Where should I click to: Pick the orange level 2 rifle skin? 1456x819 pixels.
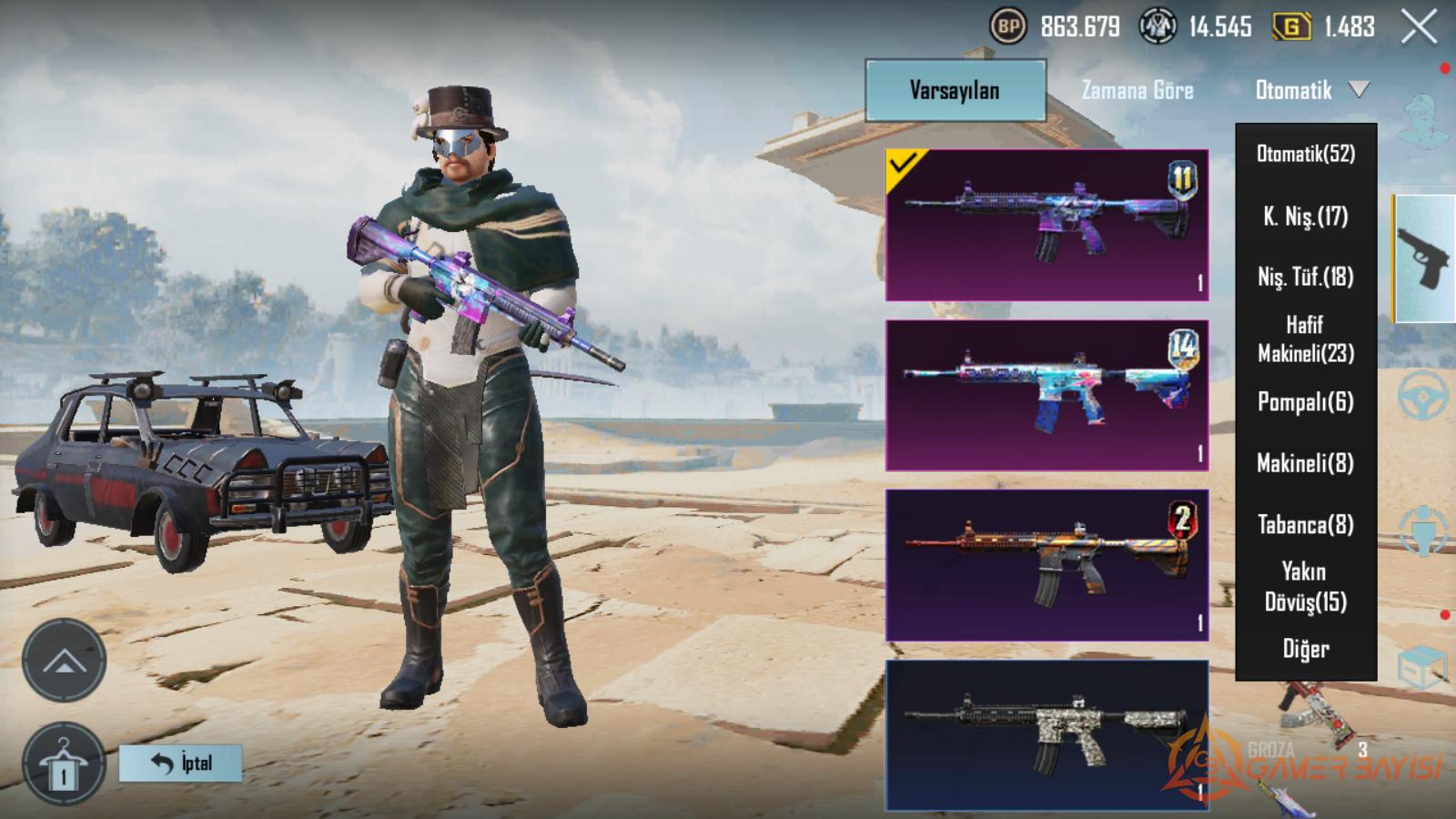click(x=1046, y=565)
